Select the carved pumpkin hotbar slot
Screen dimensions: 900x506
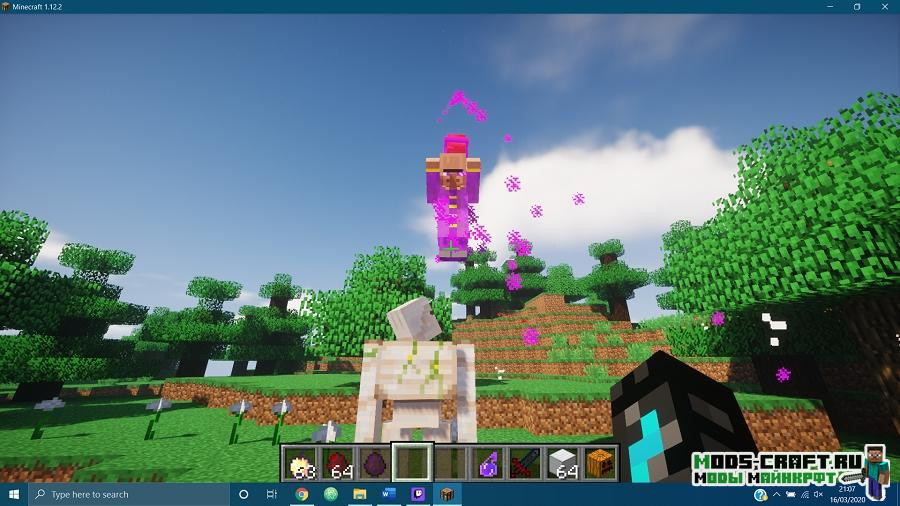click(x=598, y=463)
